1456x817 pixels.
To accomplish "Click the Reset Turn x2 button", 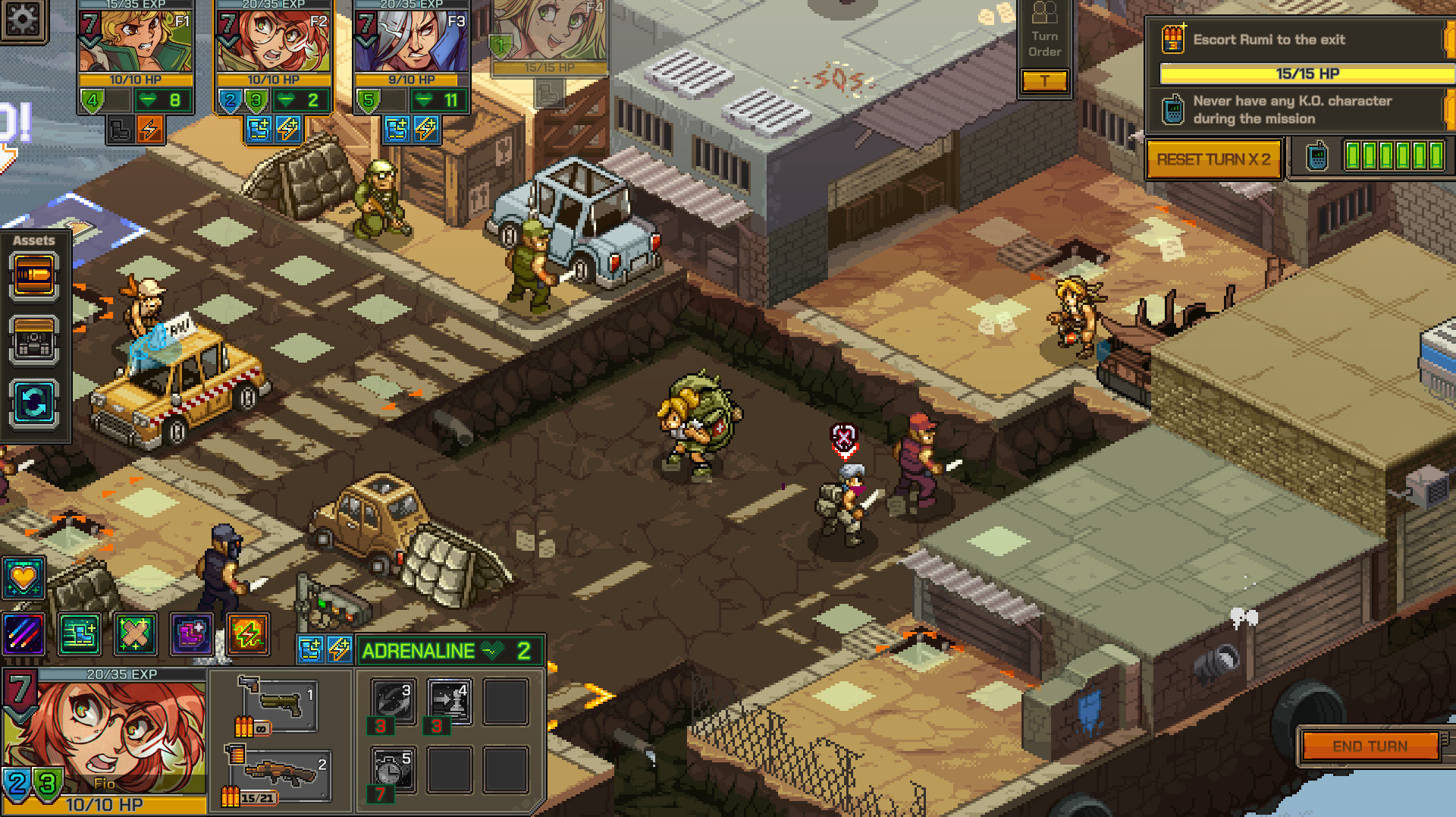I will point(1213,159).
